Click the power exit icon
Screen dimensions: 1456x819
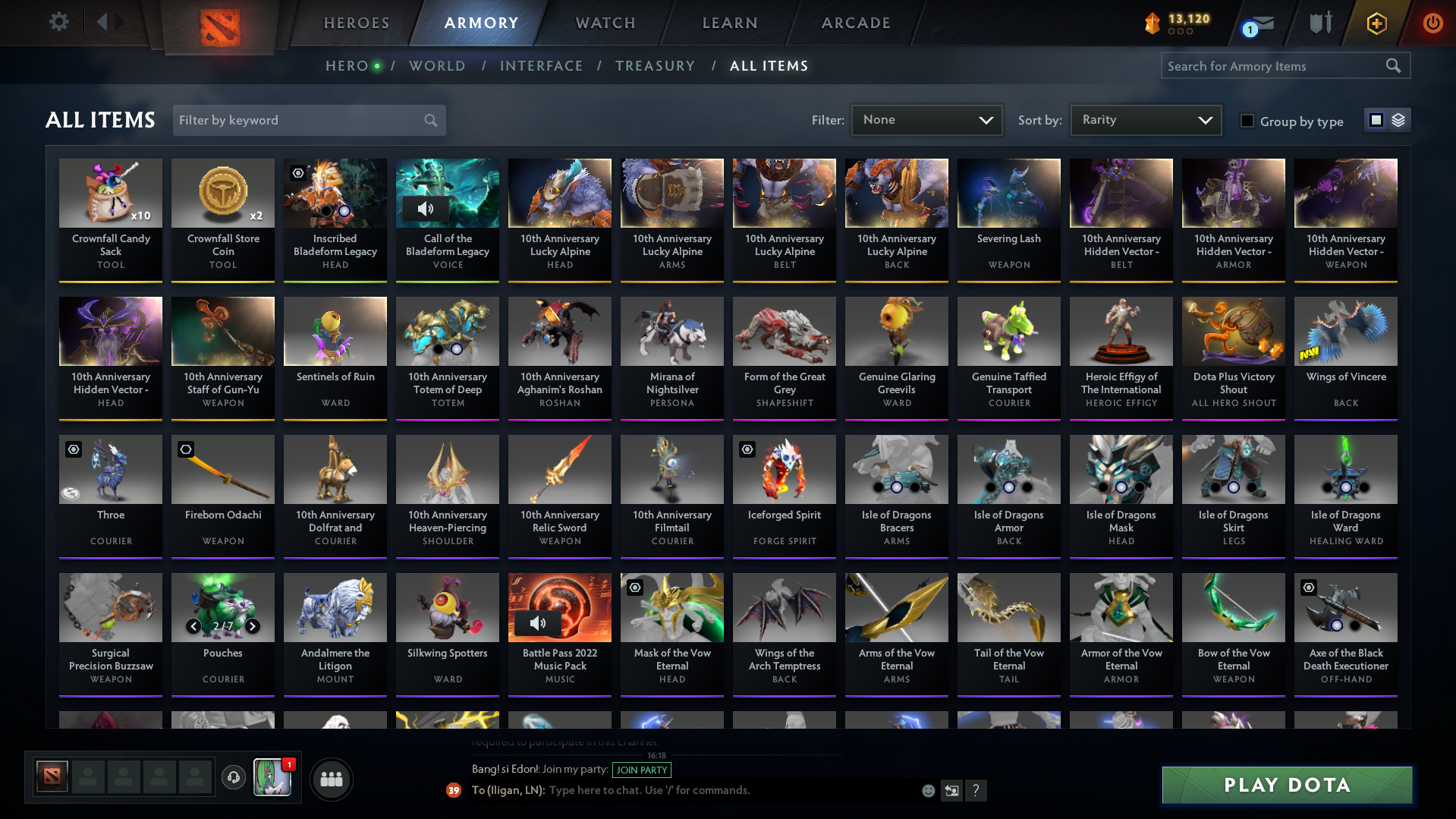click(1432, 23)
